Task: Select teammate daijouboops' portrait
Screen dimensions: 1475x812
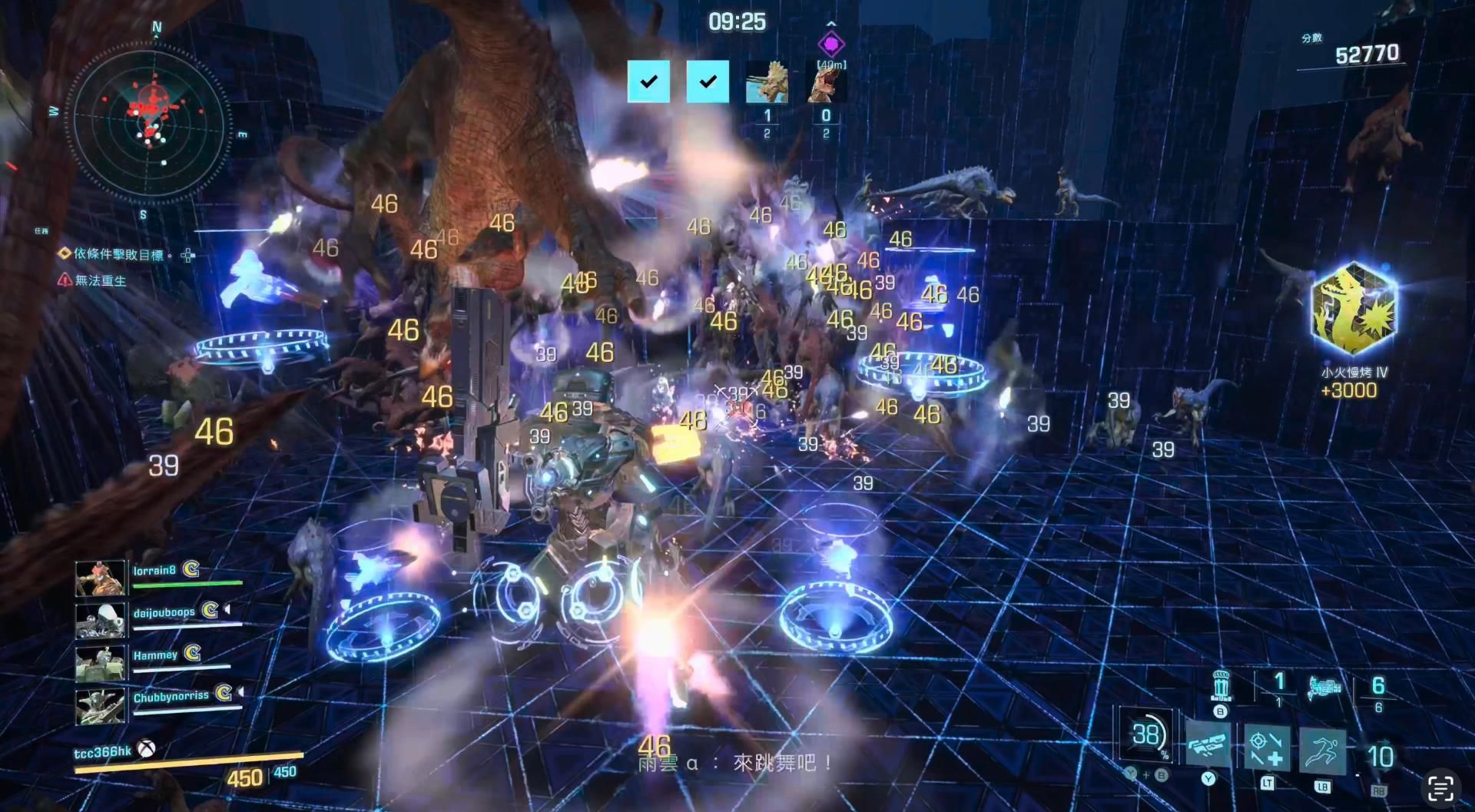Action: coord(100,620)
